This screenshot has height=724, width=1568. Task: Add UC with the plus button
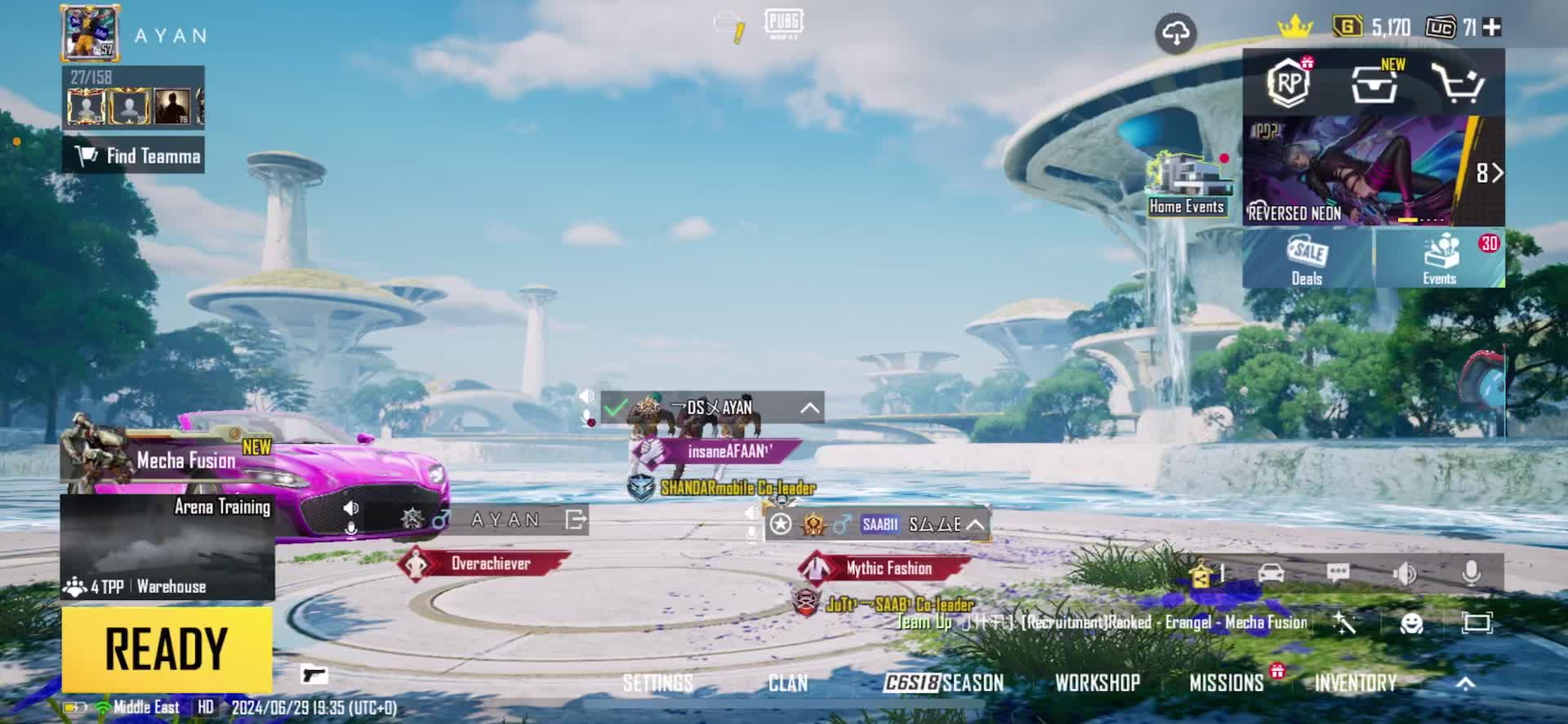1492,28
